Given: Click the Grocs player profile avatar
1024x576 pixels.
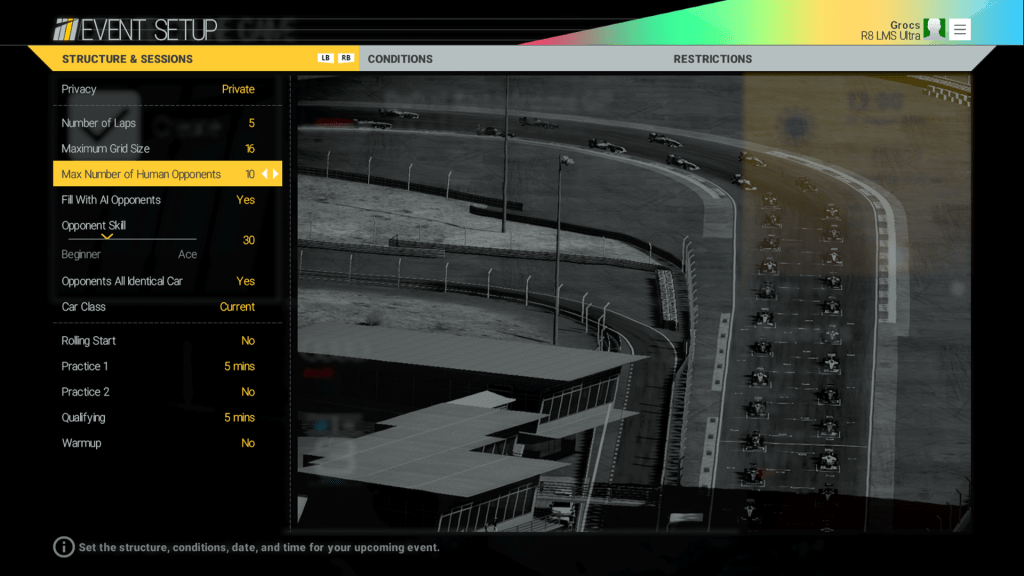Looking at the screenshot, I should 934,29.
